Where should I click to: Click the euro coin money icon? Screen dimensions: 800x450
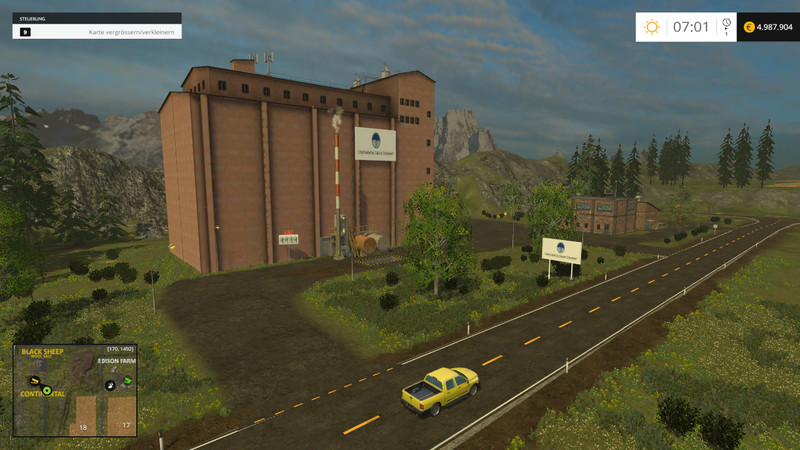coord(749,27)
